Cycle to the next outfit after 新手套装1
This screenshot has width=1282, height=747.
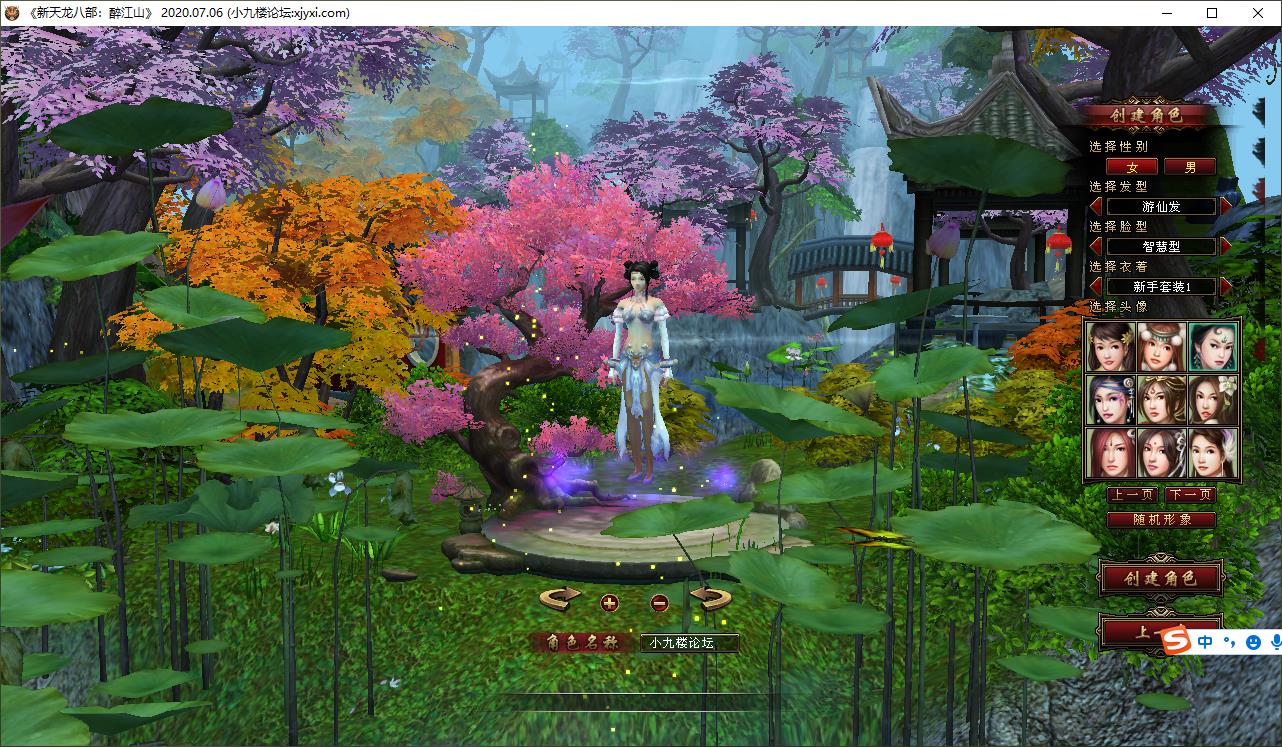[x=1227, y=286]
